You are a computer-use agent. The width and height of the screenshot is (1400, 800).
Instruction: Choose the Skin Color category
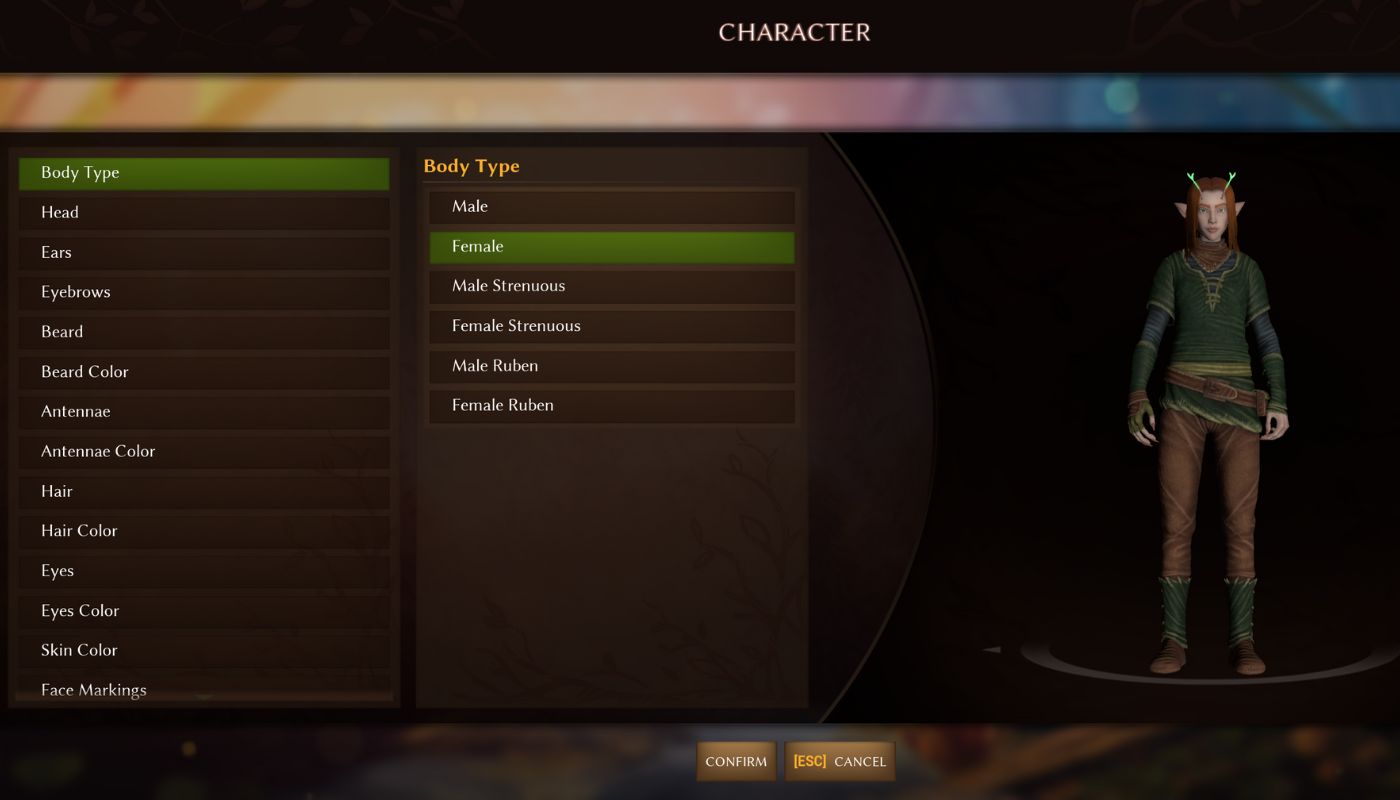point(204,650)
